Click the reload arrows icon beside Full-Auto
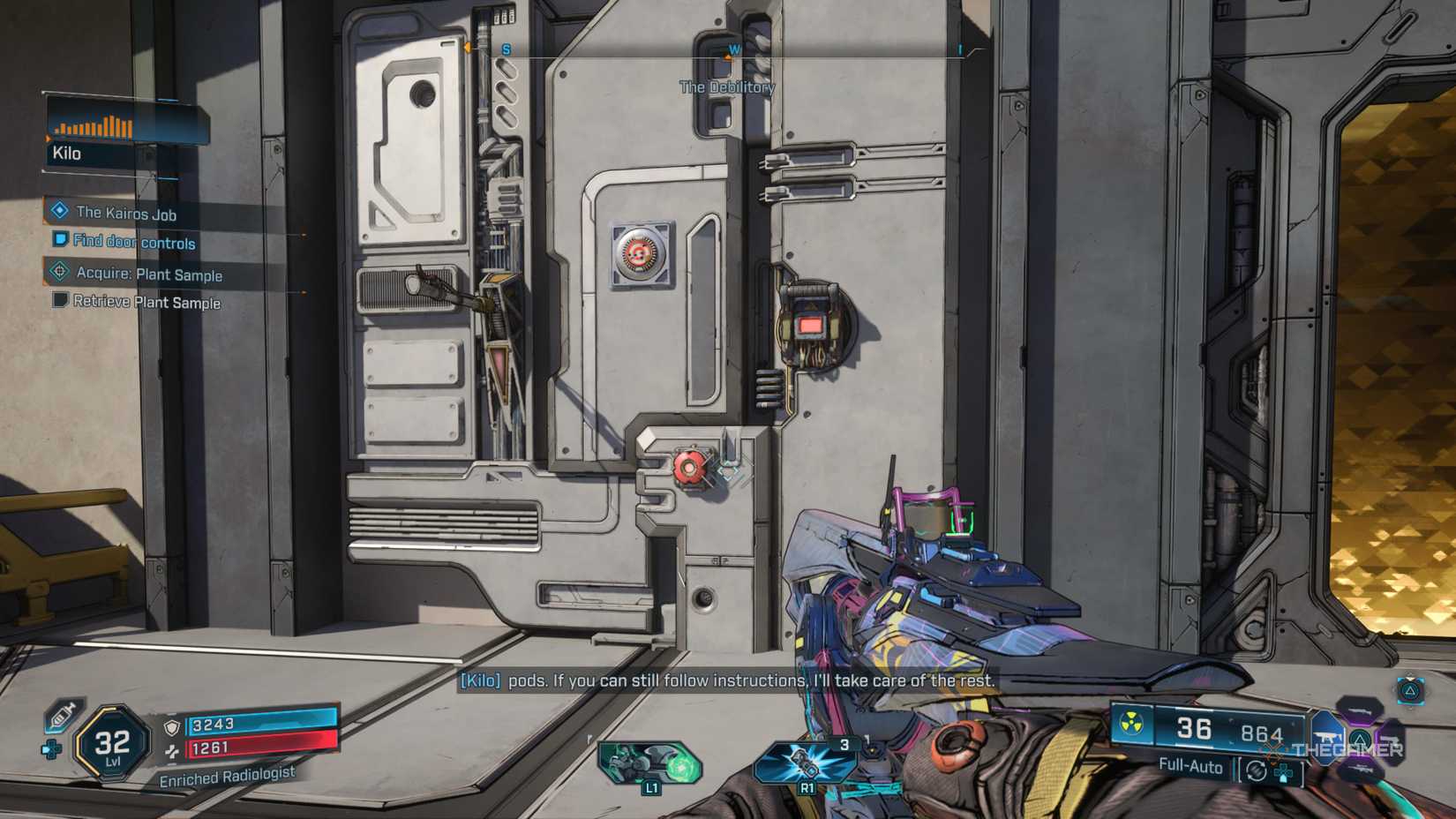The height and width of the screenshot is (819, 1456). click(x=1257, y=771)
